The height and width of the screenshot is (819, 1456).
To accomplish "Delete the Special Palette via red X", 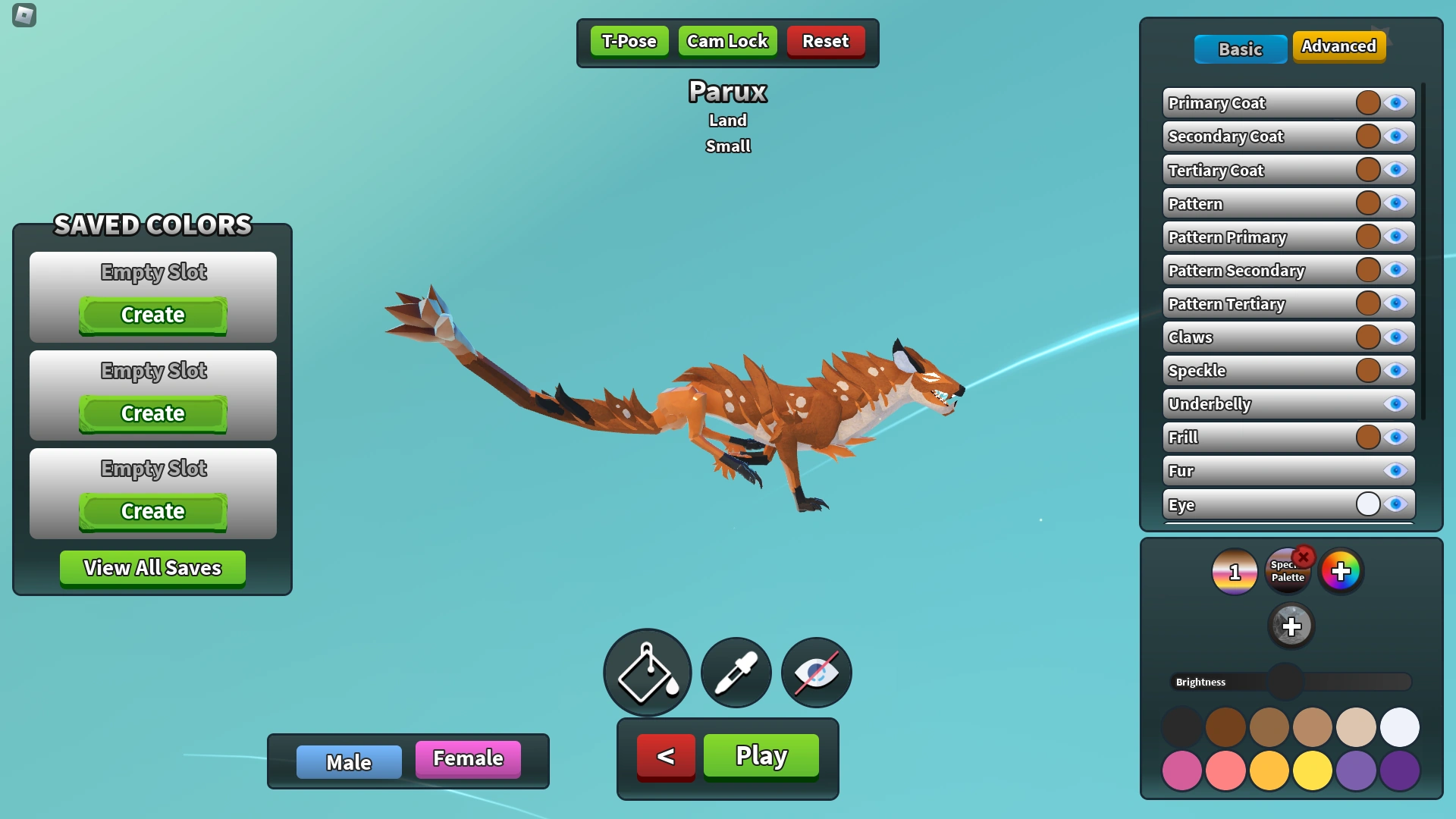I will coord(1304,558).
